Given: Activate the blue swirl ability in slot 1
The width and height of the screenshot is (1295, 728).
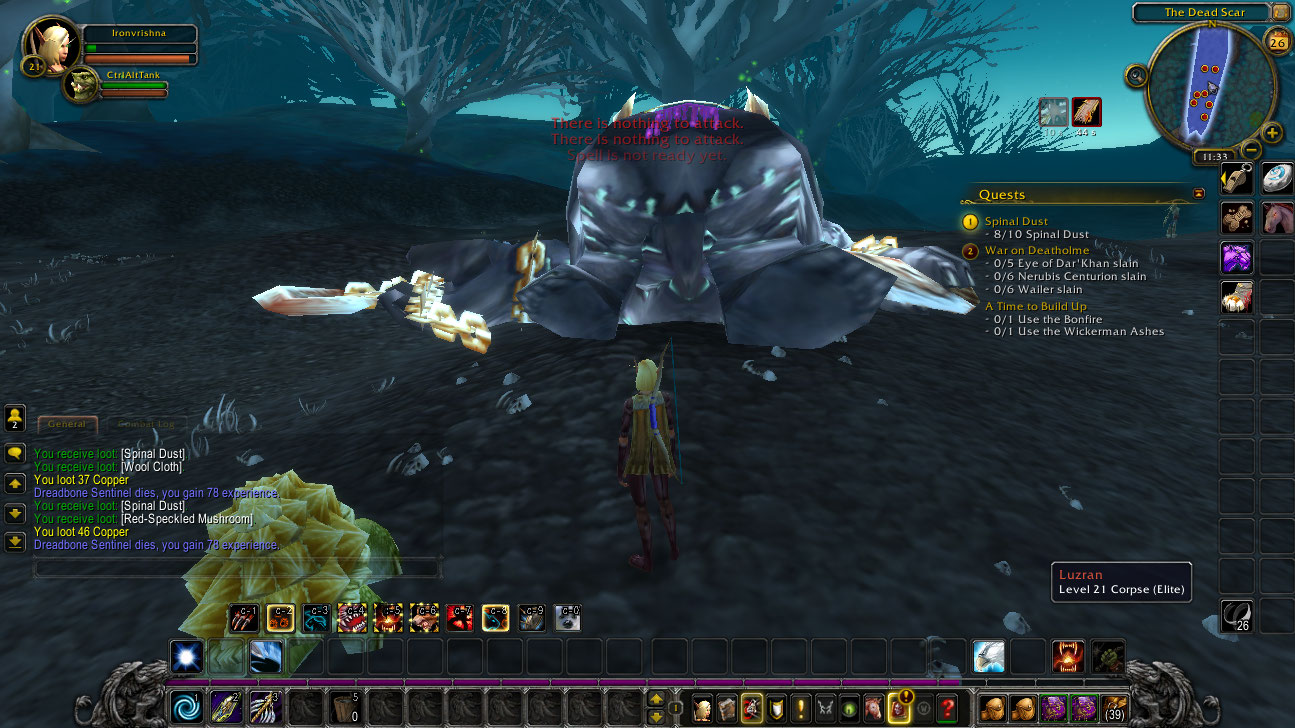Looking at the screenshot, I should [x=186, y=706].
